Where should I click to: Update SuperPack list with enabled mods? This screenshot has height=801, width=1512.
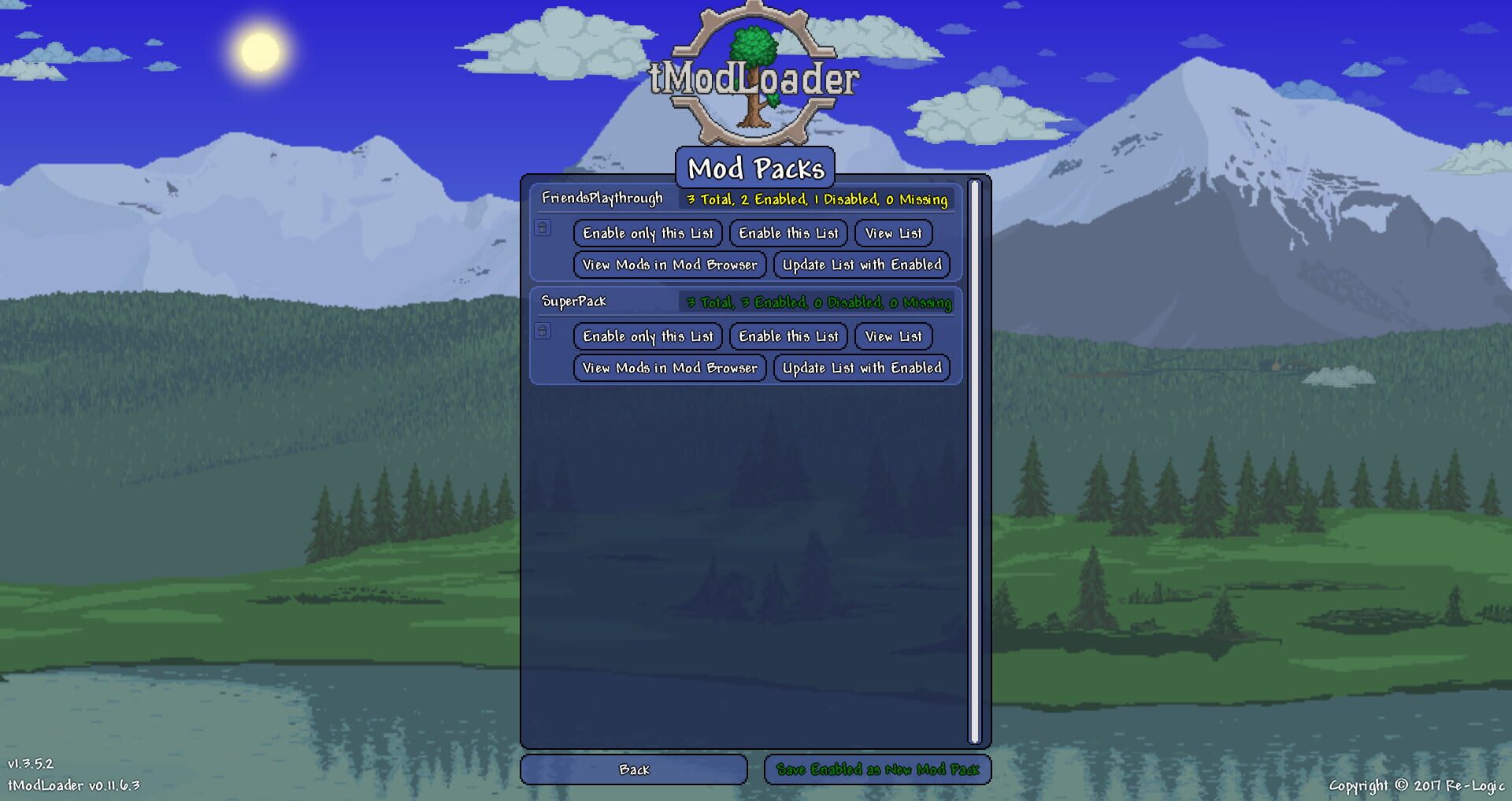pos(862,368)
